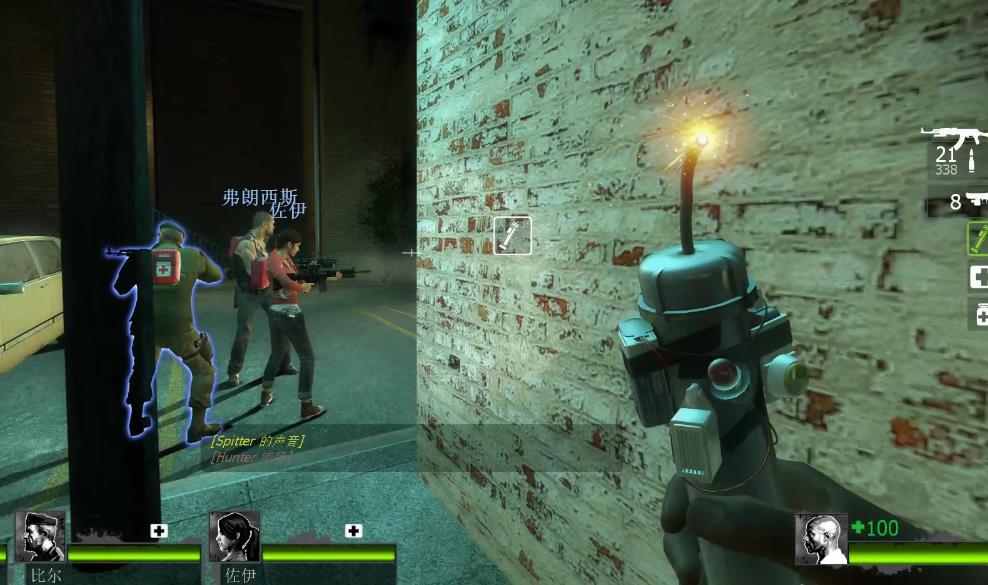Click the pain pills slot
The image size is (988, 585).
click(979, 316)
